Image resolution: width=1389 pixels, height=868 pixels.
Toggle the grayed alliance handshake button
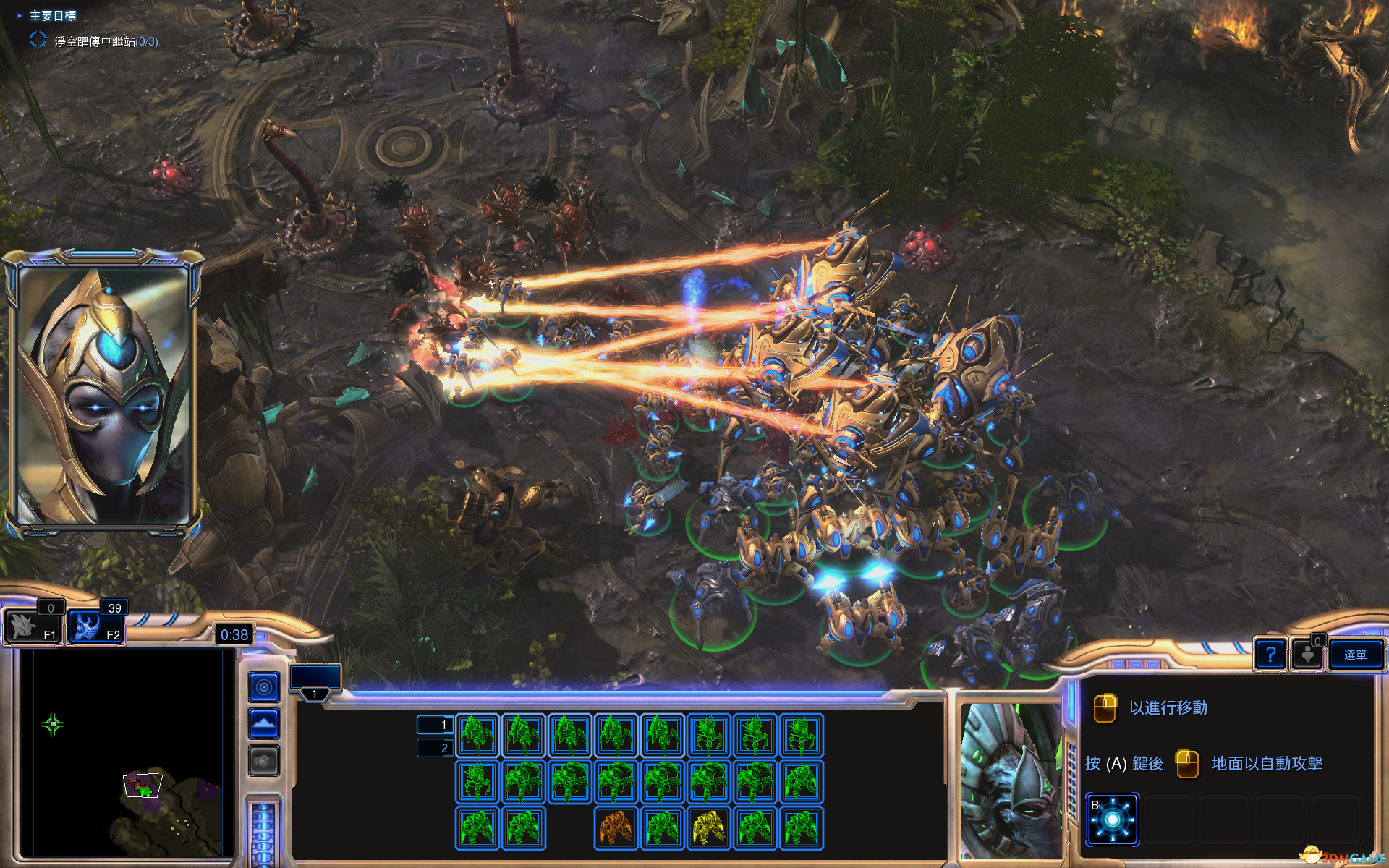(263, 757)
